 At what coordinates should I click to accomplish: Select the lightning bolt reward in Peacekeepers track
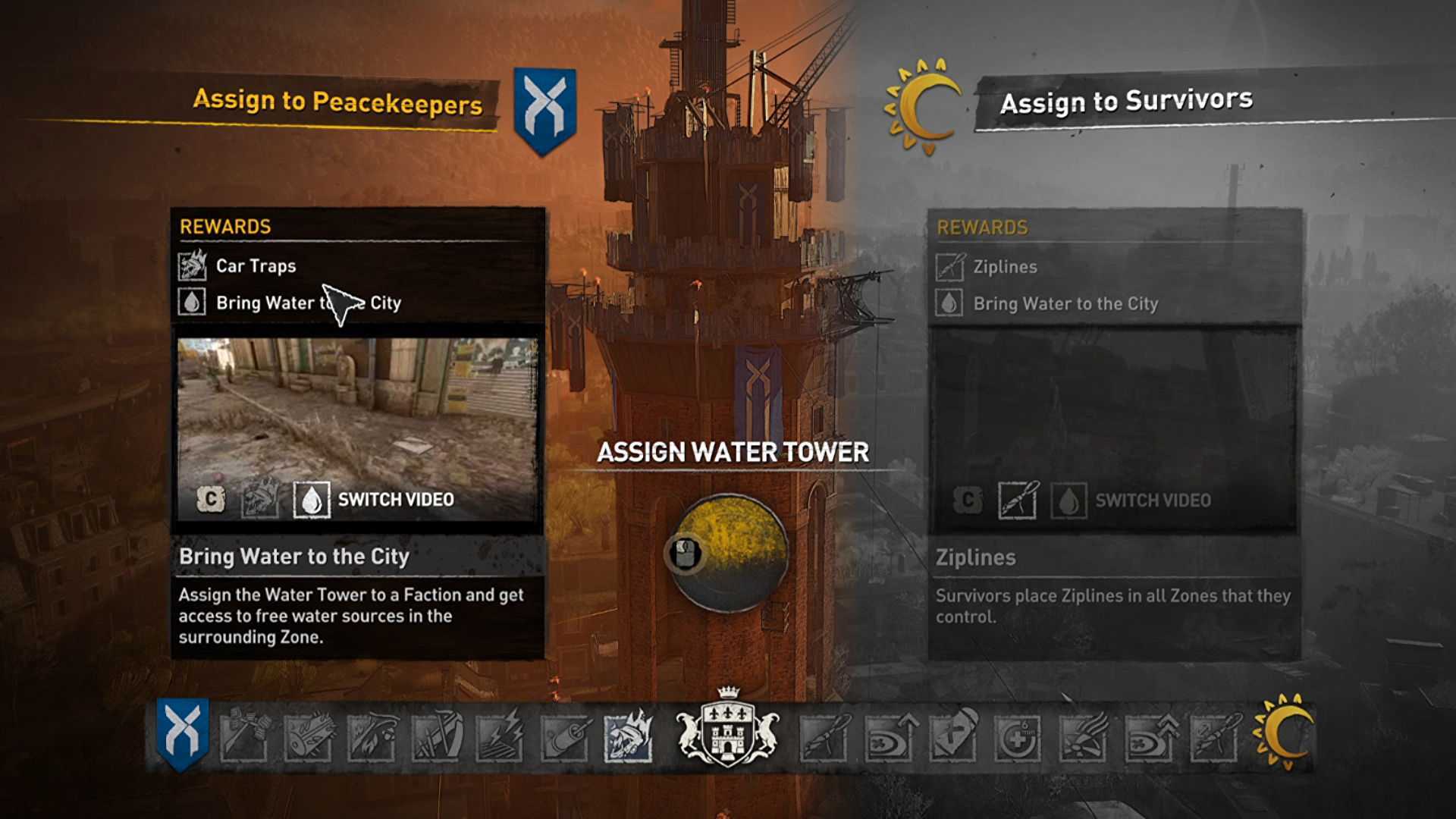click(500, 736)
